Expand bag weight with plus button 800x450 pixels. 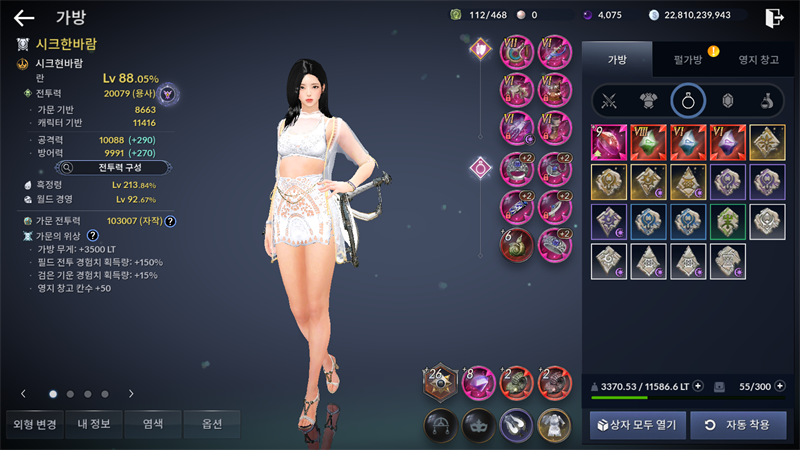click(x=697, y=385)
